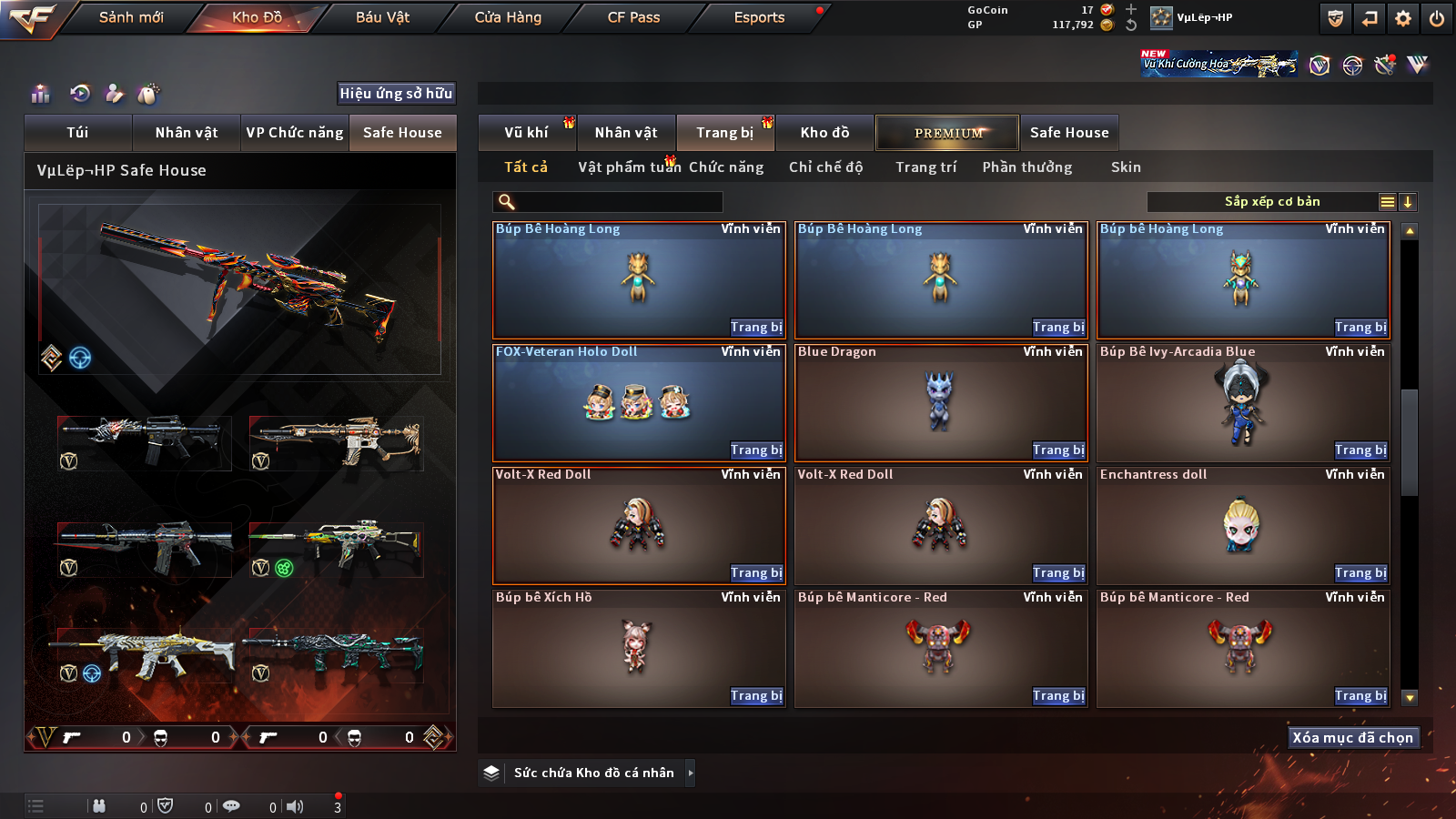Image resolution: width=1456 pixels, height=819 pixels.
Task: Open the Cửa Hàng shop
Action: click(x=508, y=17)
